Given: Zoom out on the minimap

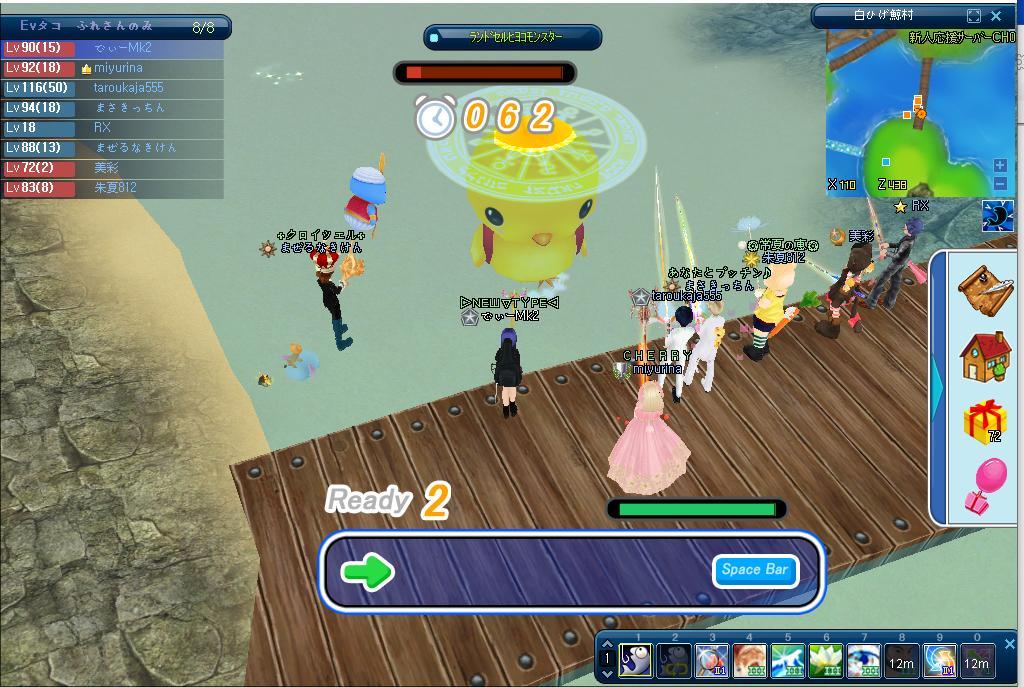Looking at the screenshot, I should (1000, 183).
